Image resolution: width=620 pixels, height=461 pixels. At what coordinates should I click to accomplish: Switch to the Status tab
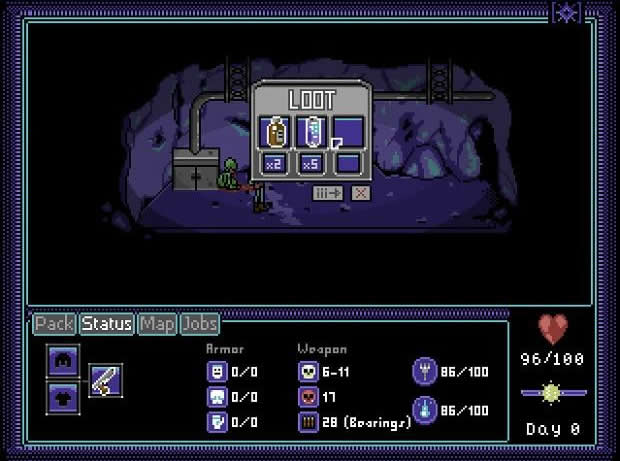click(x=107, y=324)
